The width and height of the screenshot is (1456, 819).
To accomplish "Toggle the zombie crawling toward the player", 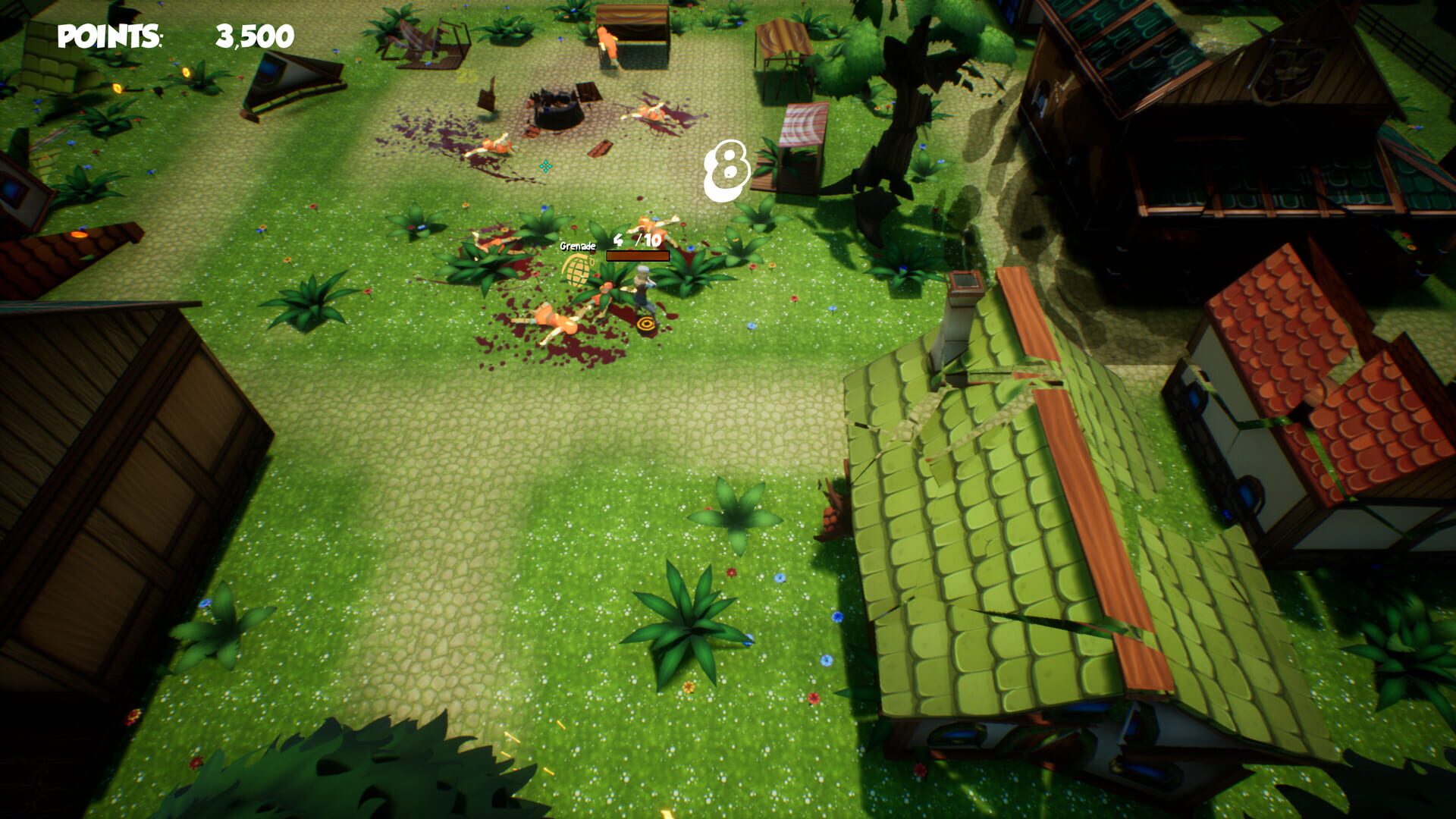I will tap(603, 293).
